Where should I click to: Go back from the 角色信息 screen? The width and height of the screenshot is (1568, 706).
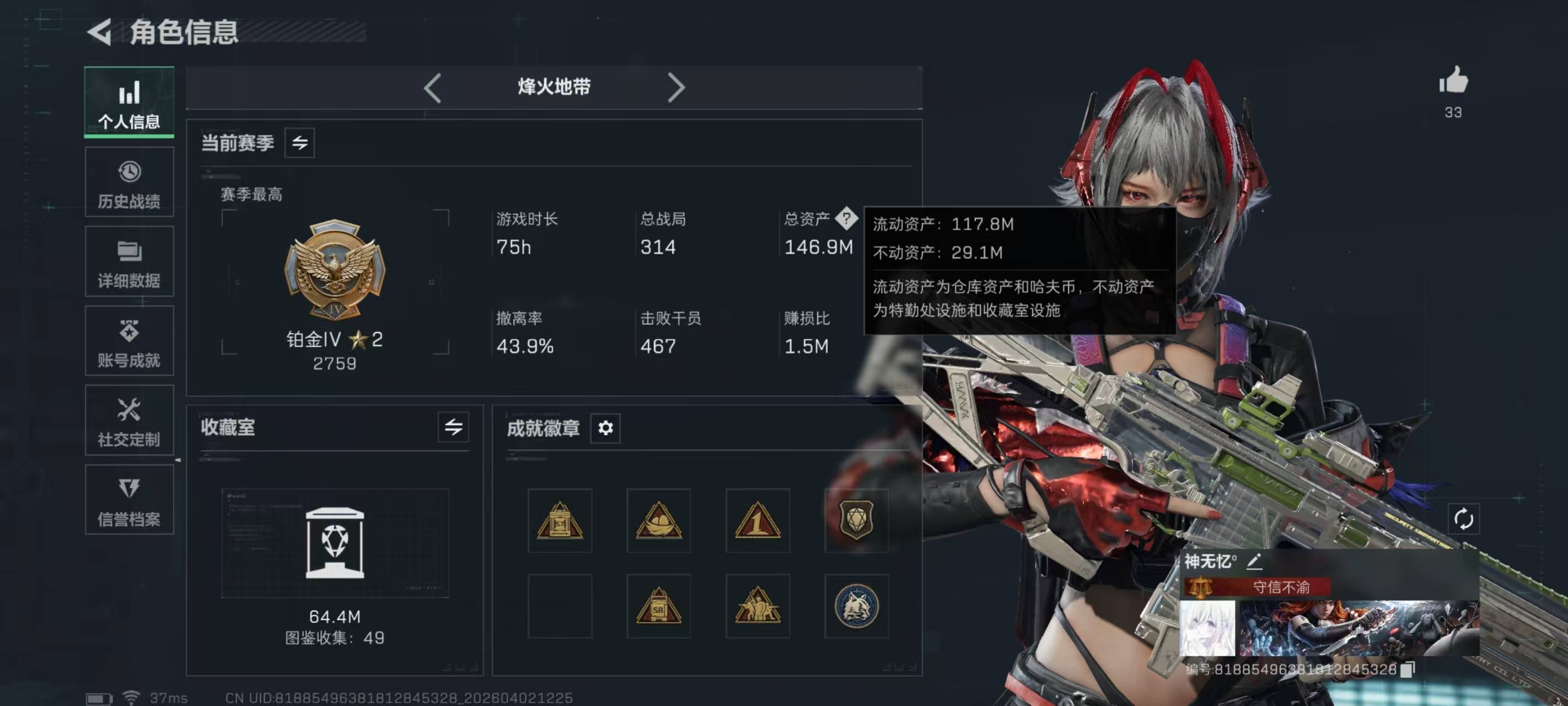[100, 31]
